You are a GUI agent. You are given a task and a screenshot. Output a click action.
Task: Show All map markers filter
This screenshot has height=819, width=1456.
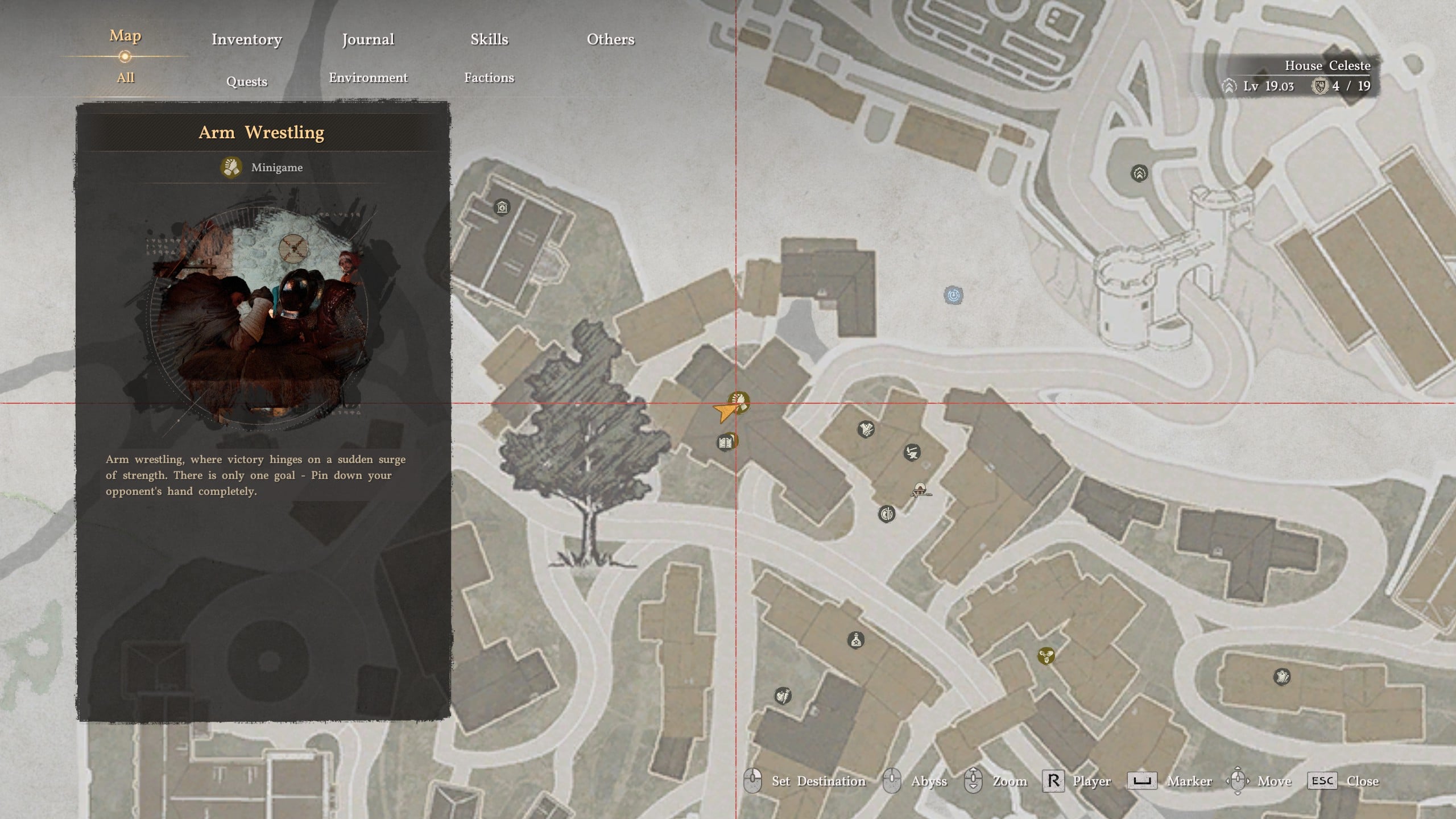(x=125, y=78)
